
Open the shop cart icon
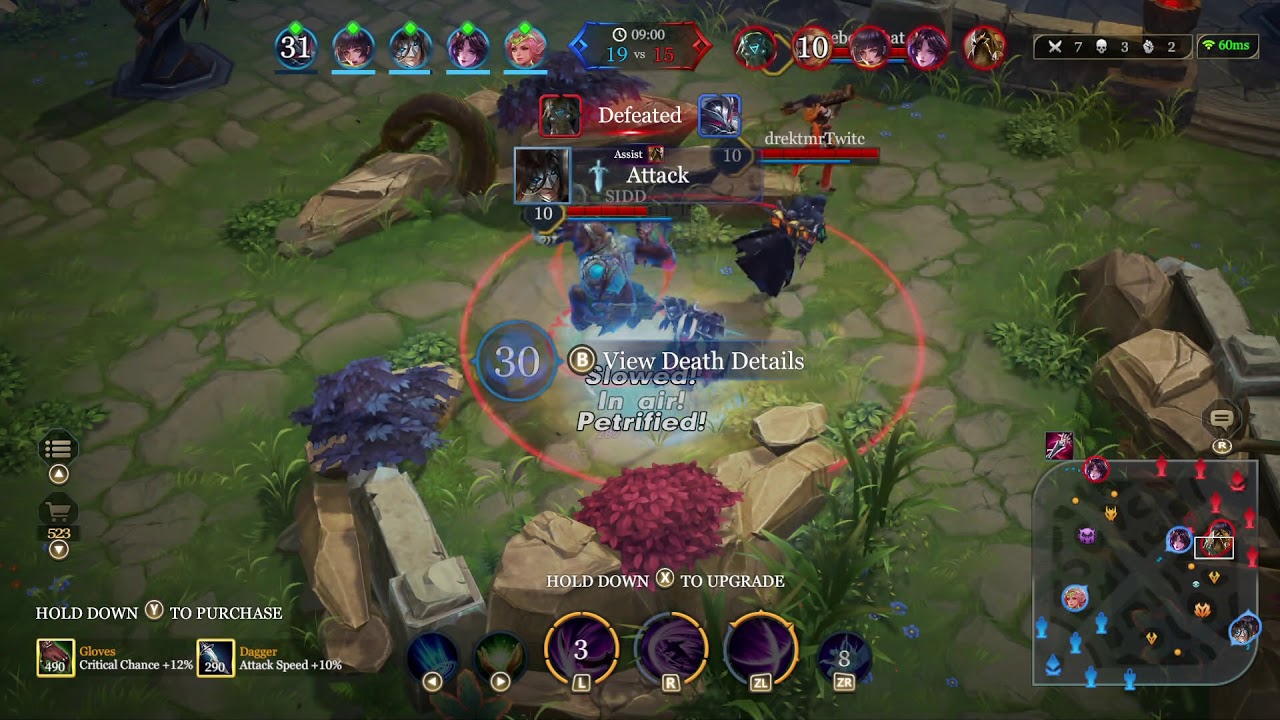coord(58,512)
